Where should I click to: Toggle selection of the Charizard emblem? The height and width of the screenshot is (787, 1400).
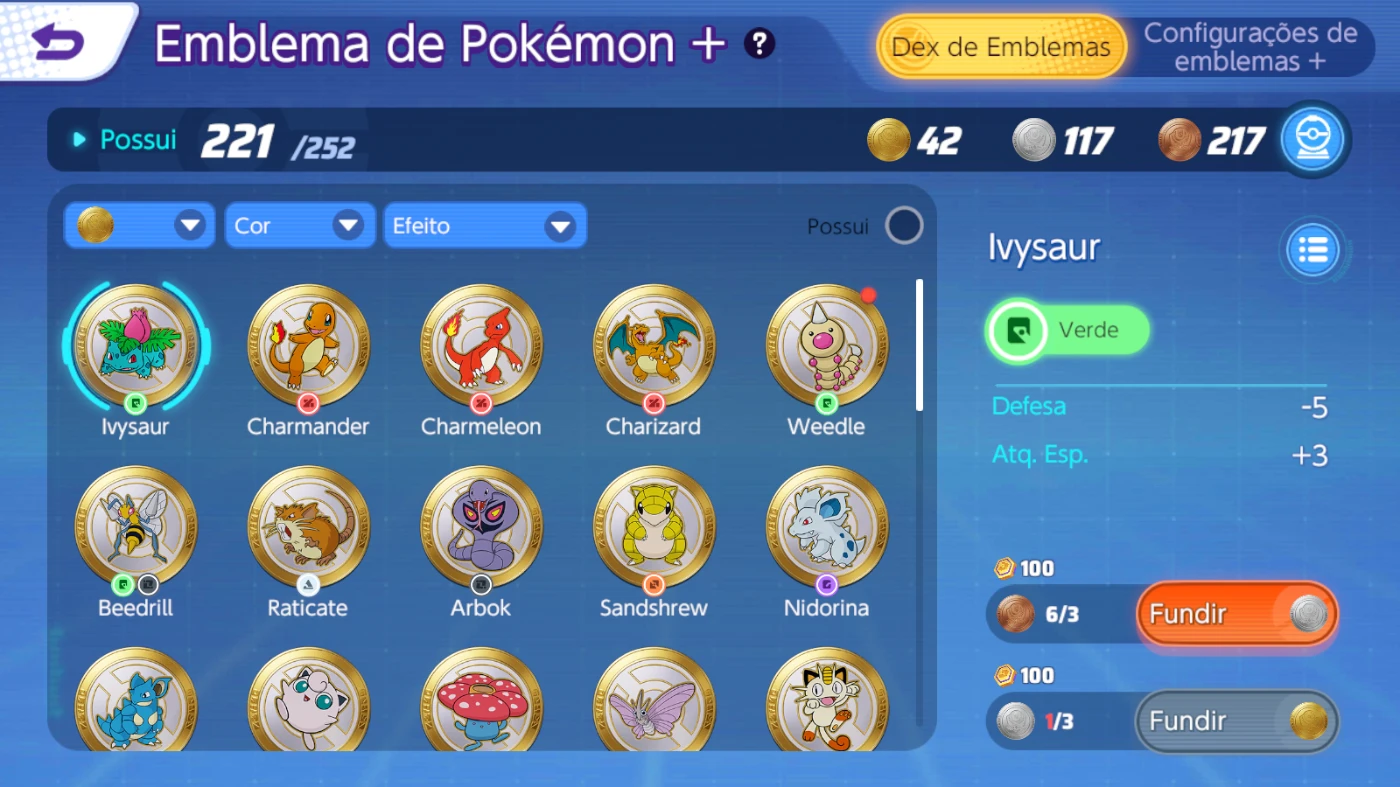click(x=653, y=345)
